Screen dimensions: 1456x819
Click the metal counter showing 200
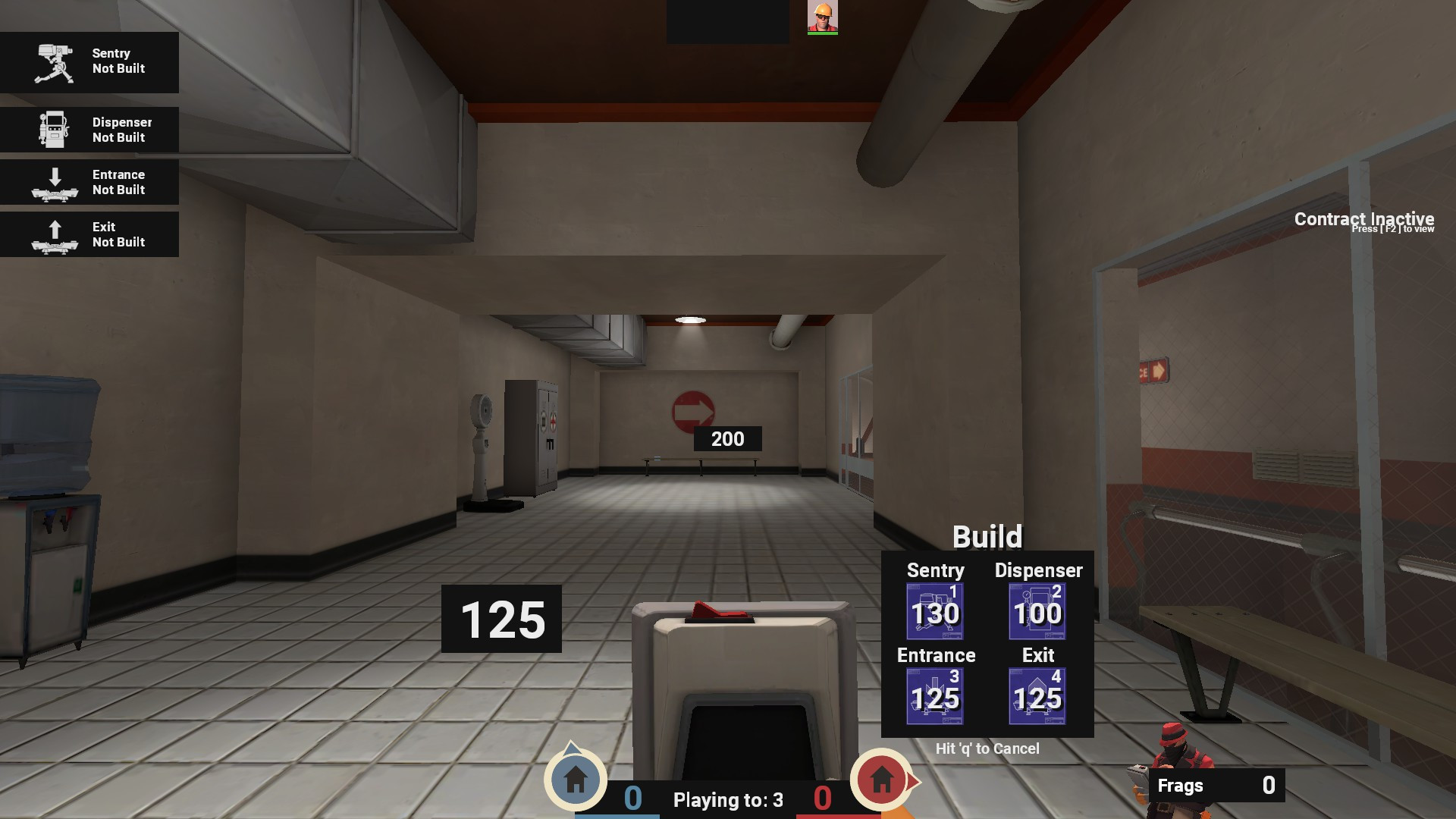click(x=727, y=438)
